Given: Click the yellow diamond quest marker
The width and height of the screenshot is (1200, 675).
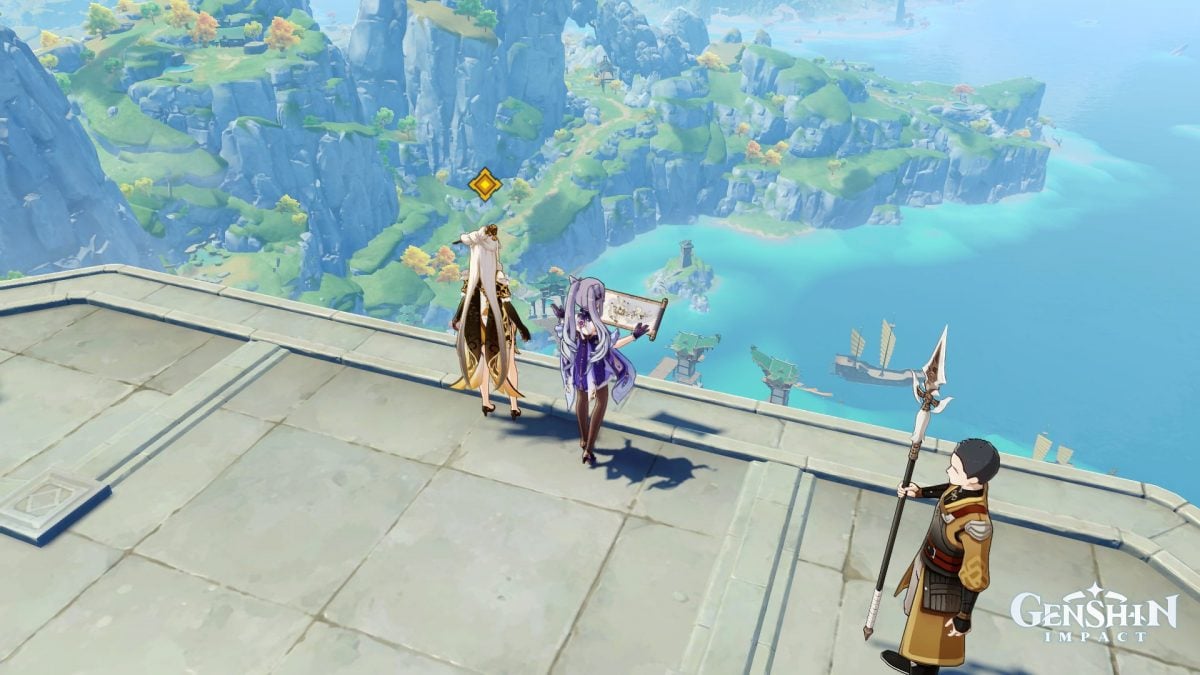Looking at the screenshot, I should (485, 184).
